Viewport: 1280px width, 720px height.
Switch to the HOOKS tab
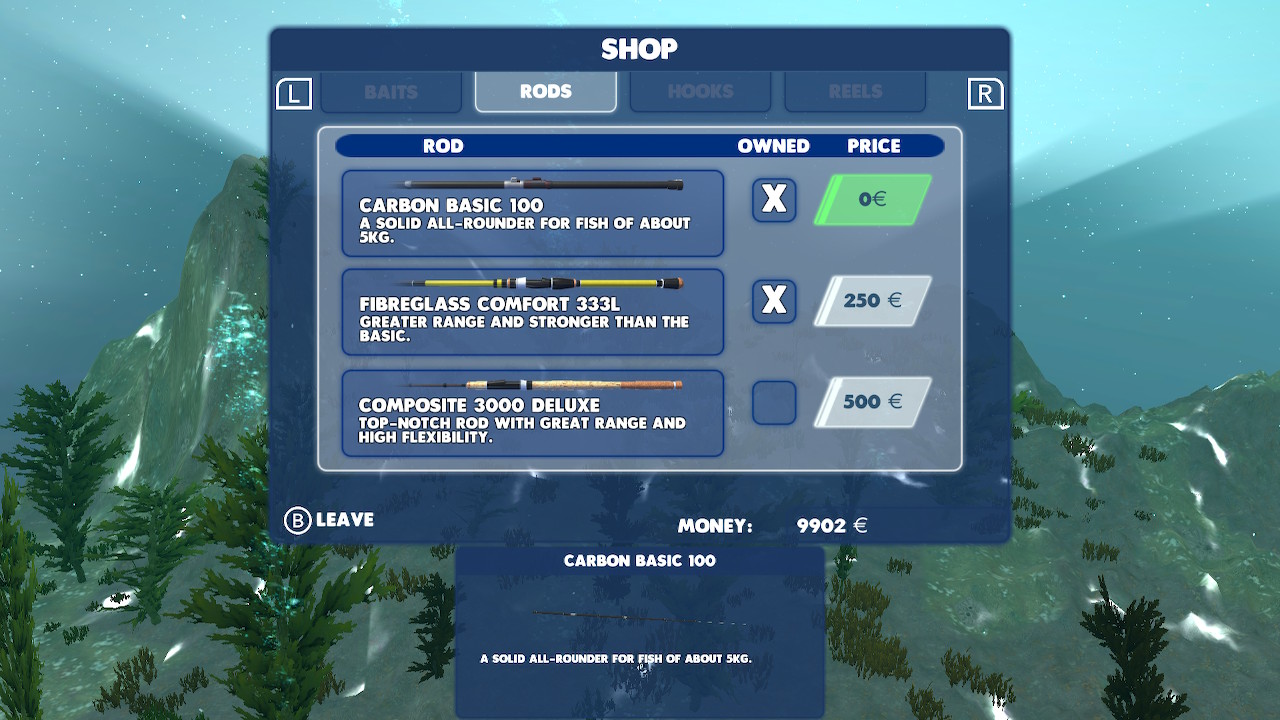click(x=700, y=91)
